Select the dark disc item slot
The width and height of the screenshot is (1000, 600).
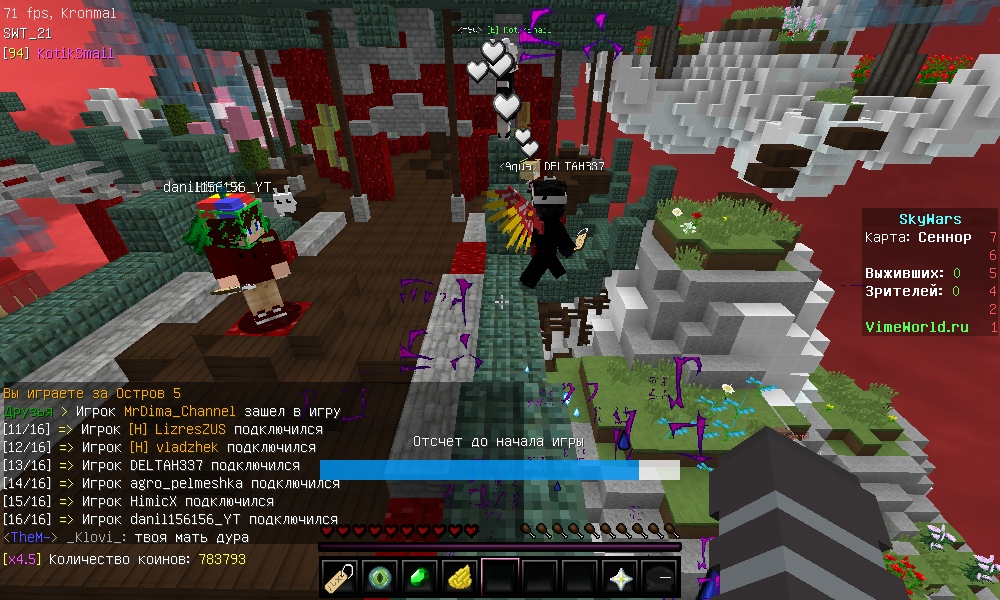659,578
